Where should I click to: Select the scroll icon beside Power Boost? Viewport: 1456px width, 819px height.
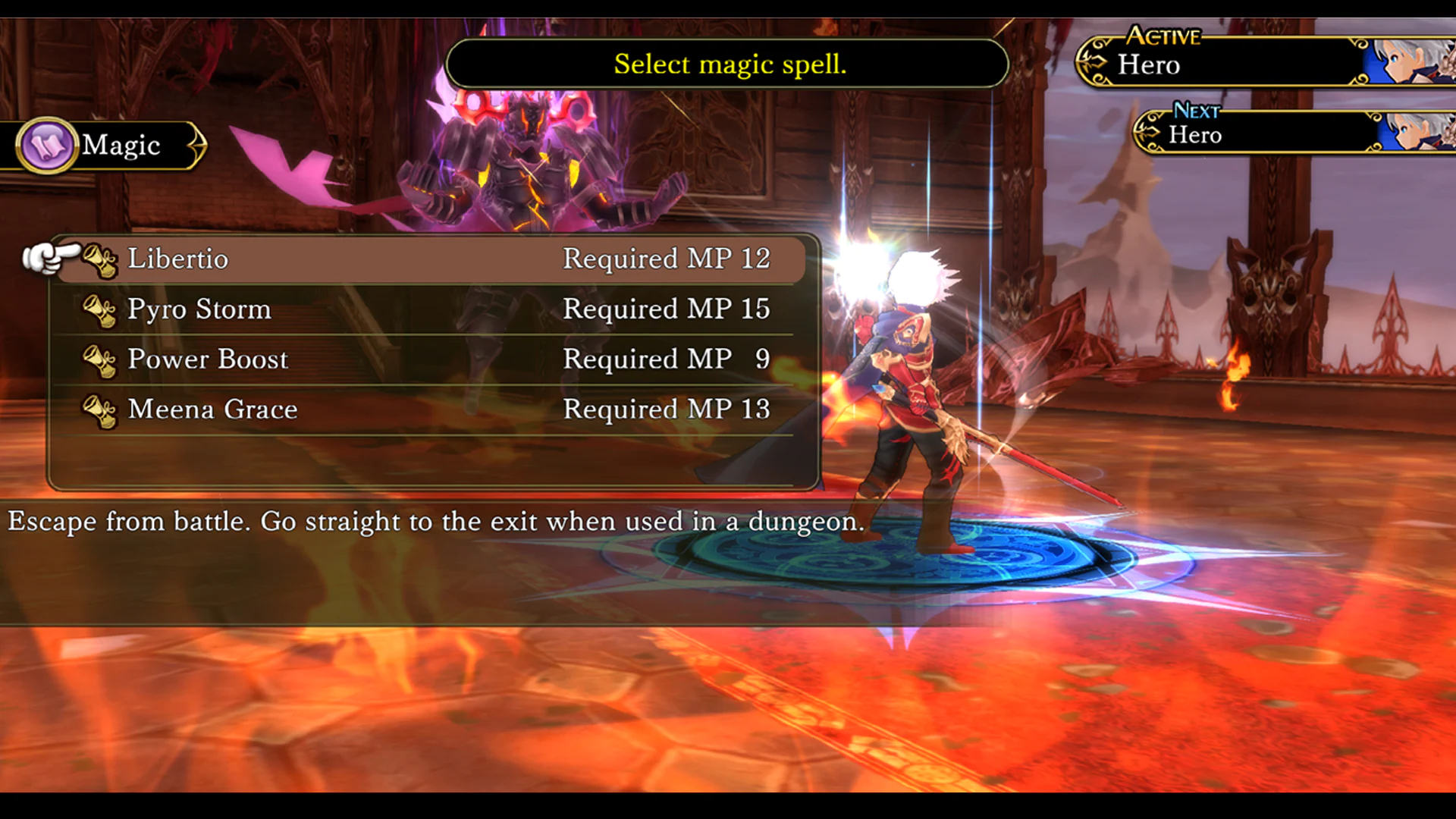point(101,362)
